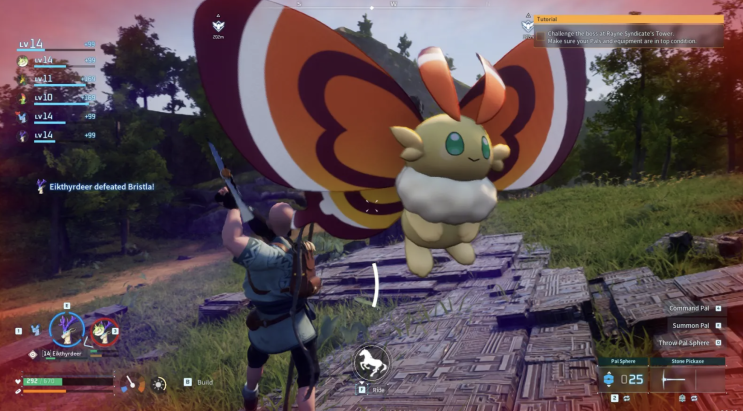The image size is (743, 411).
Task: Click the time of day sun dial
Action: coord(158,383)
